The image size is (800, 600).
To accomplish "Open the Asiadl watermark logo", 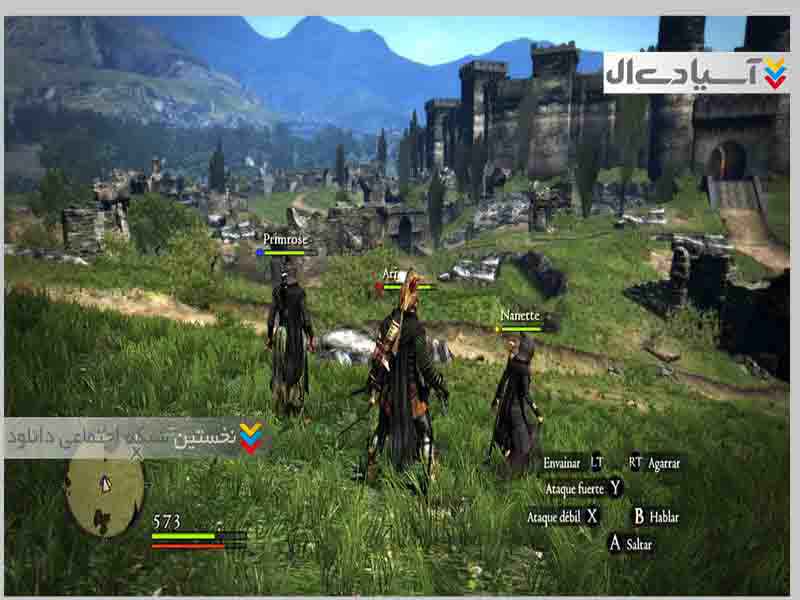I will pyautogui.click(x=695, y=73).
